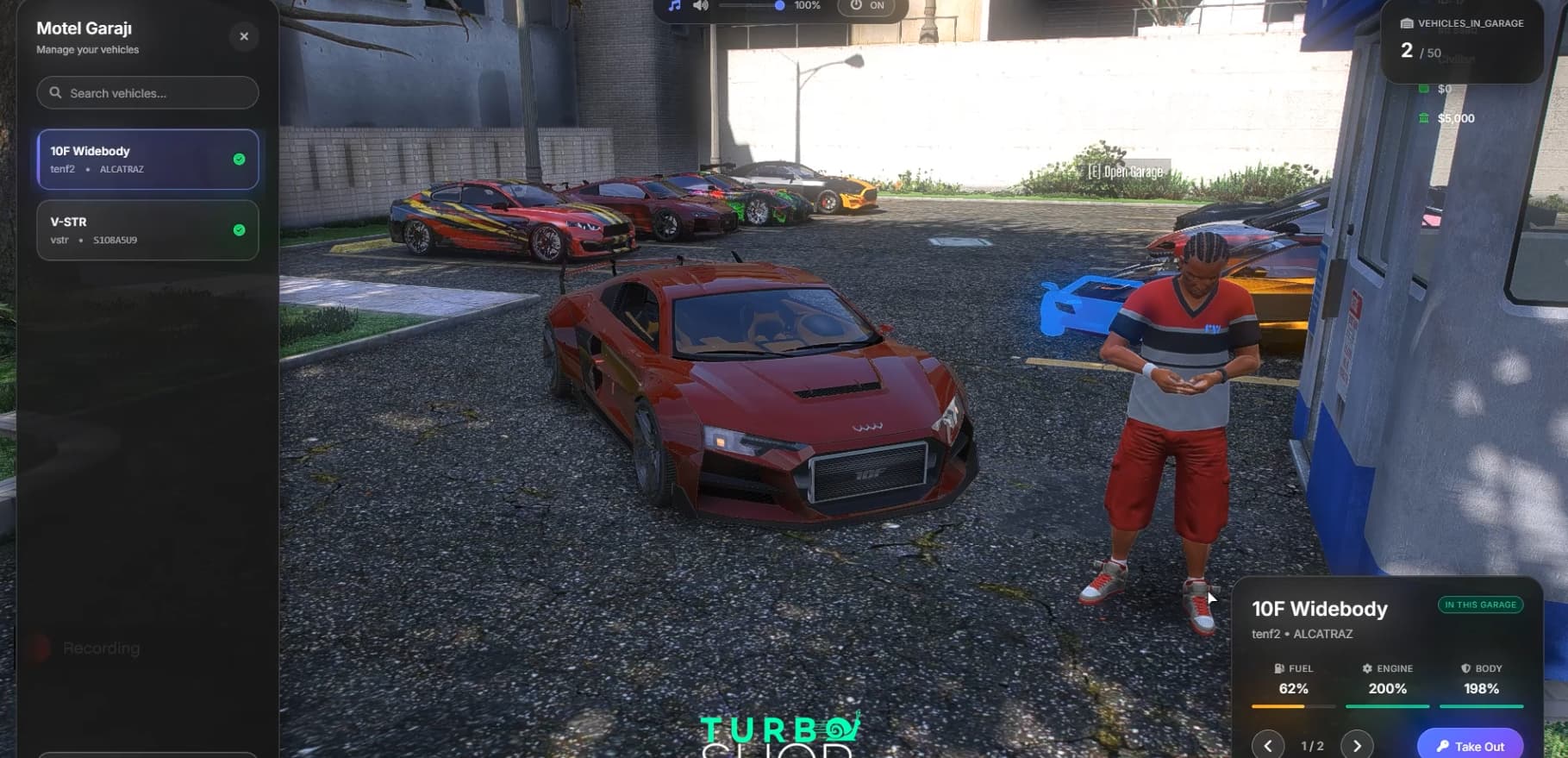
Task: Click the garage icon next to VEHICLES_IN_GARAGE
Action: [x=1407, y=23]
